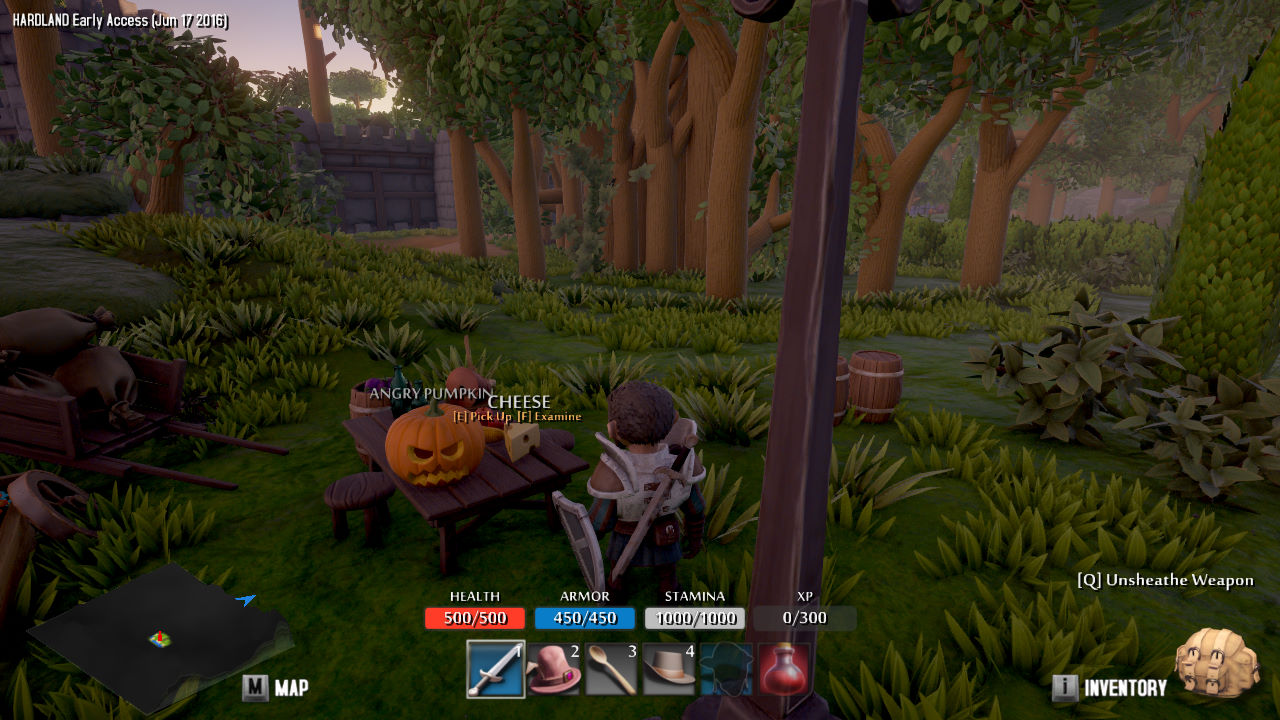Use the red health potion slot

pos(783,669)
